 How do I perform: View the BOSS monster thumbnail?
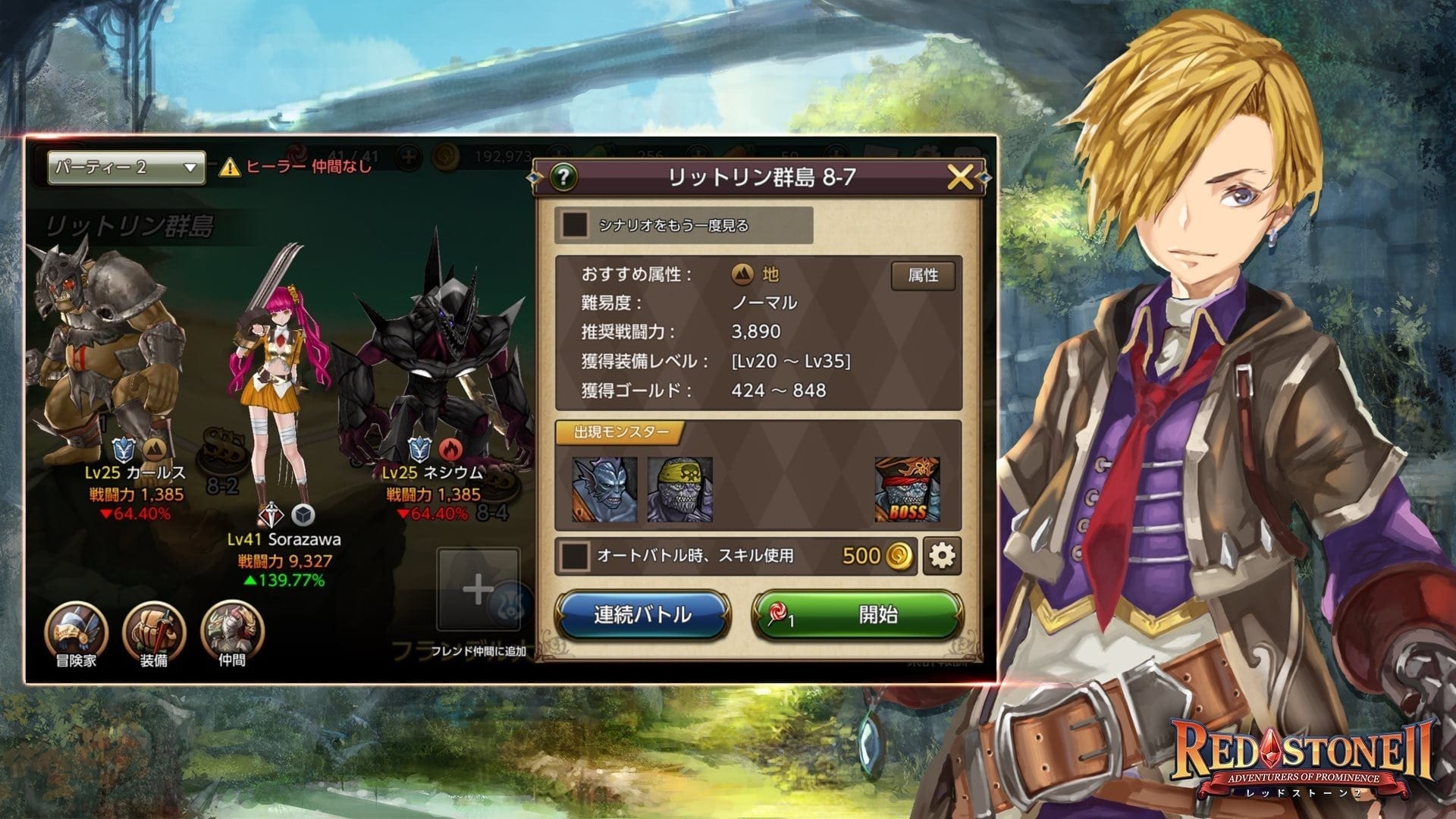click(907, 490)
